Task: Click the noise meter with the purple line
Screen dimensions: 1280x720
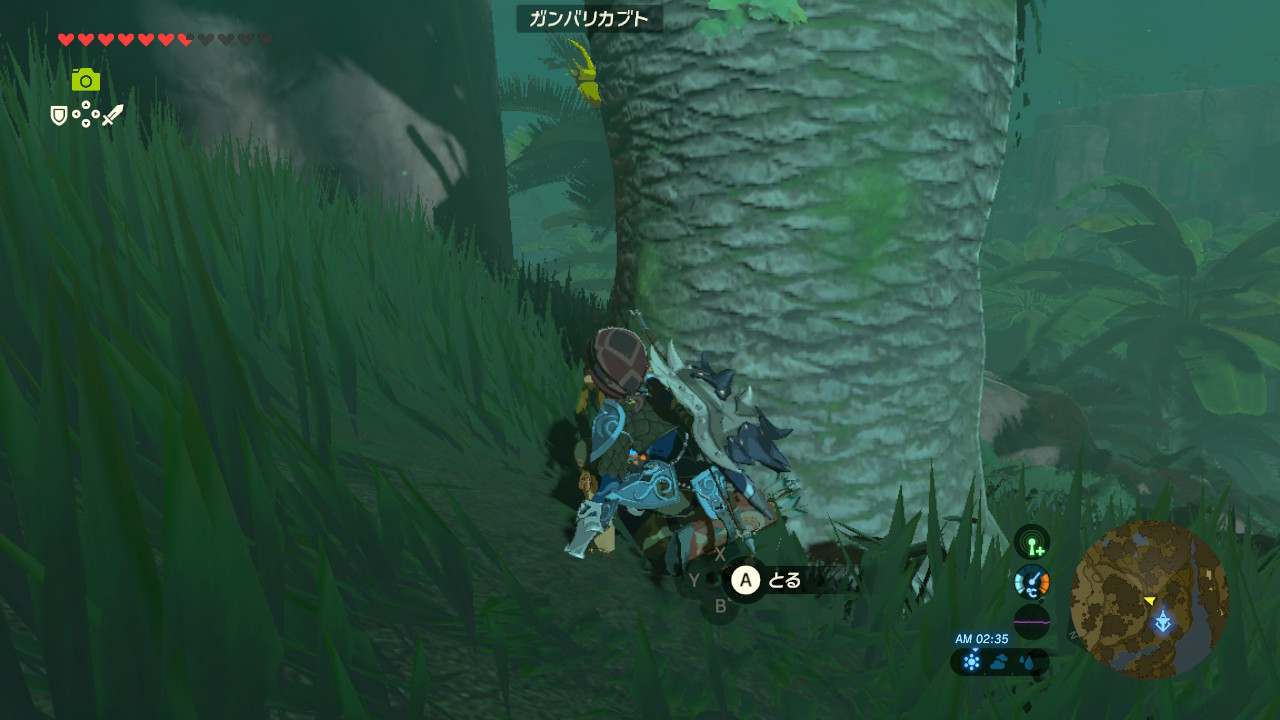Action: (x=1032, y=622)
